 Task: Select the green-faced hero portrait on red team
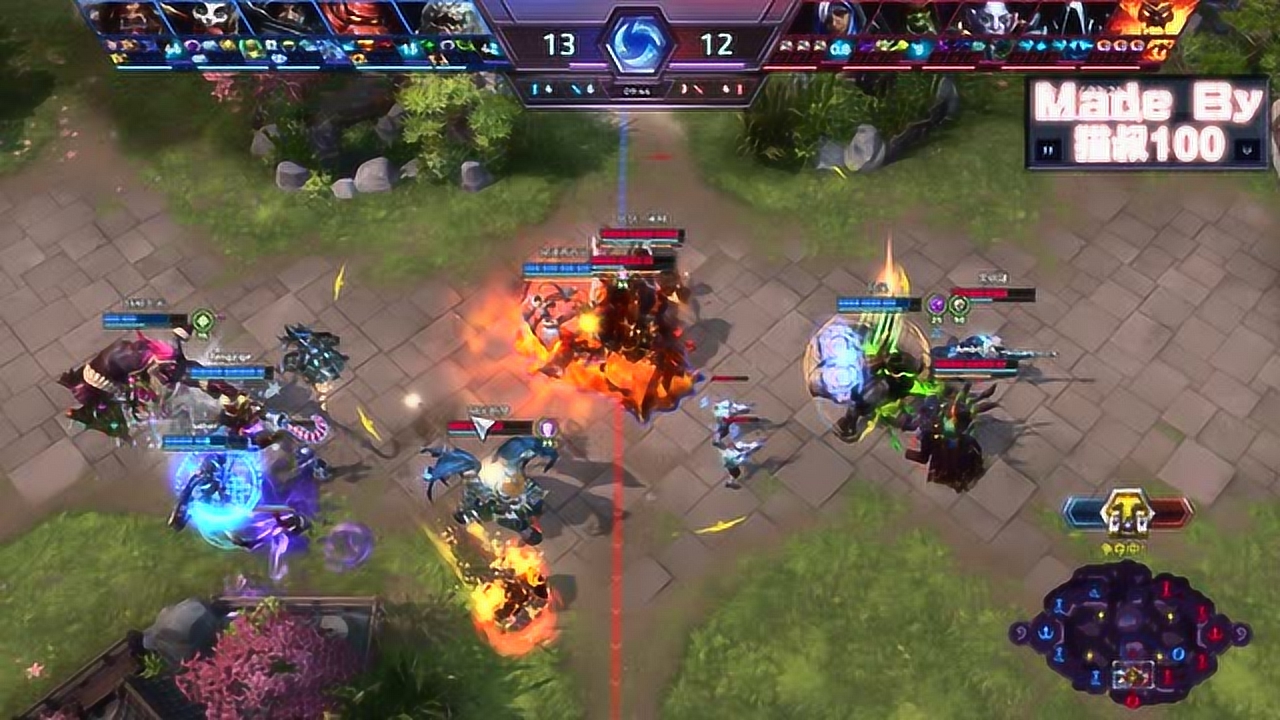pos(921,18)
